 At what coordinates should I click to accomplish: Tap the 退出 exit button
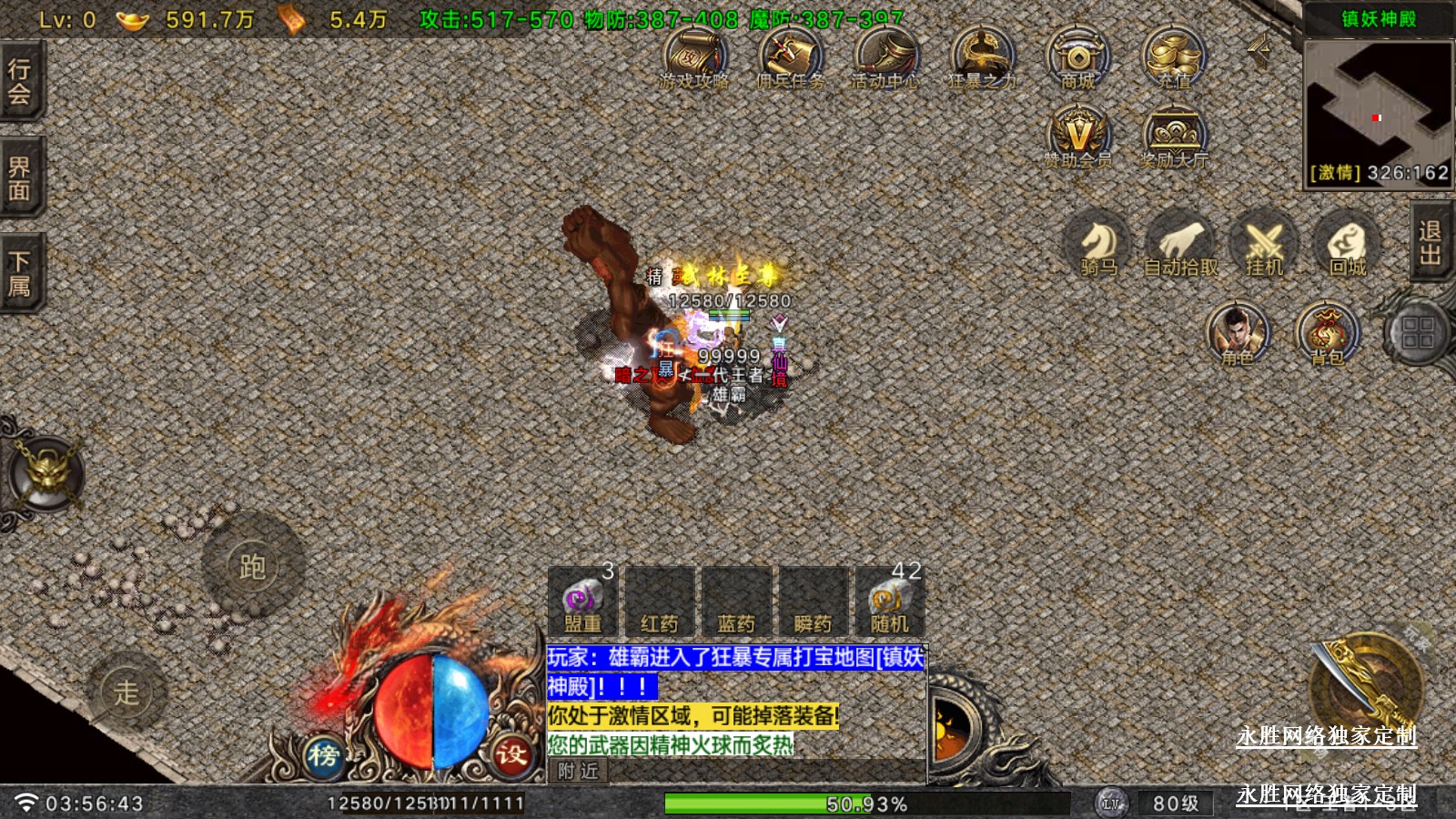point(1431,242)
